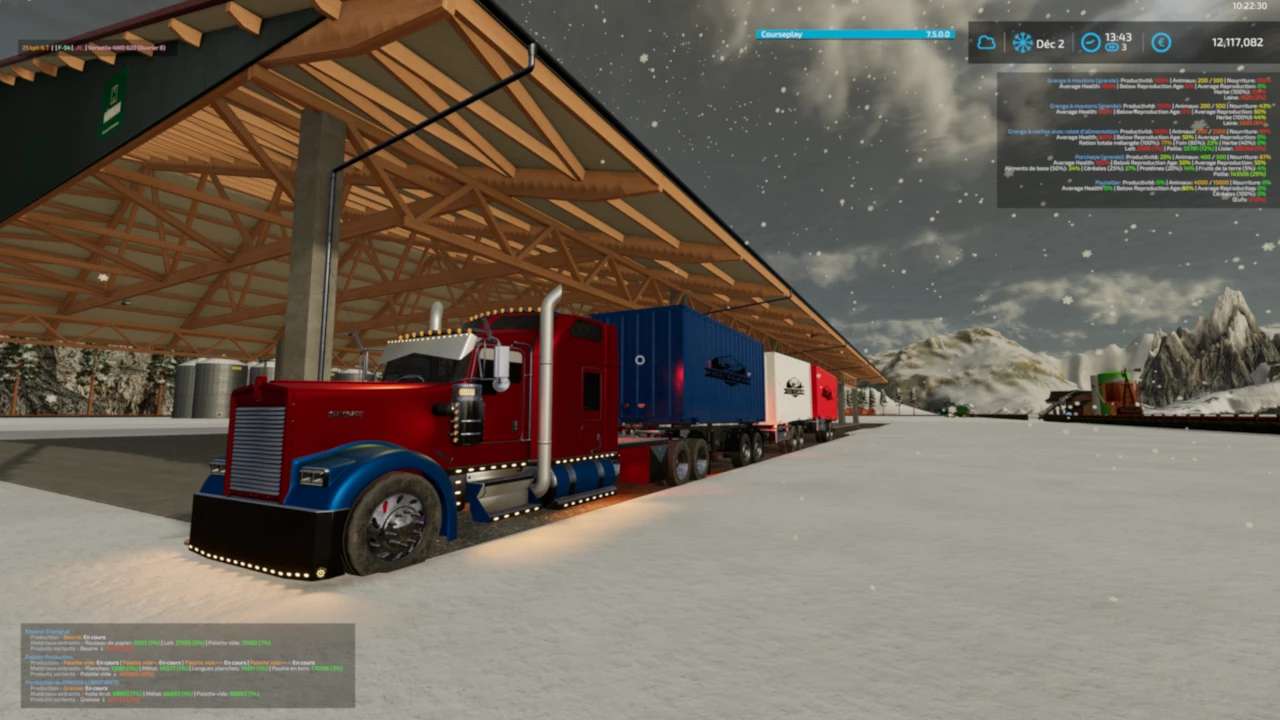Click the Courseplay status bar
This screenshot has width=1280, height=720.
[855, 34]
